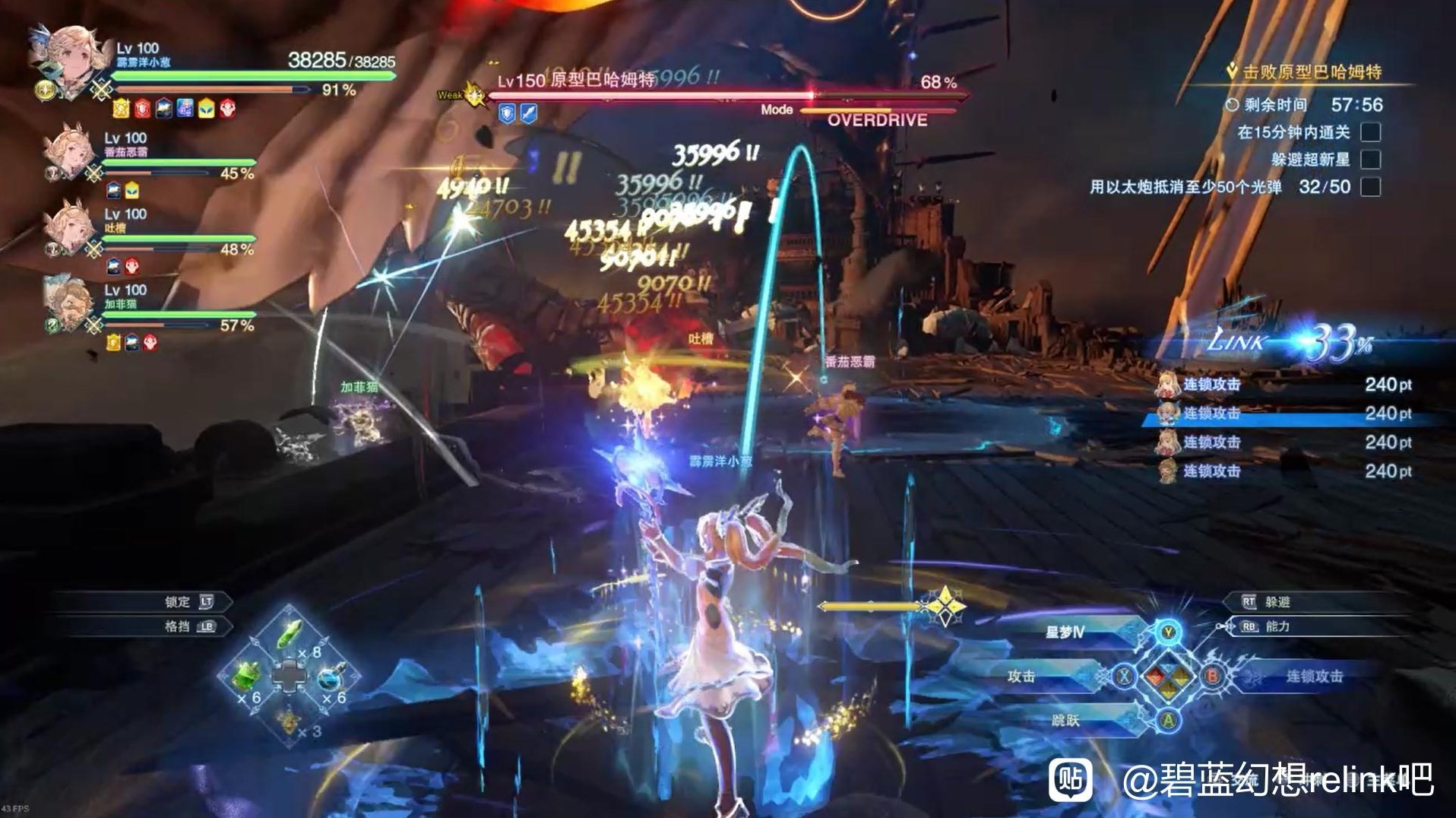Image resolution: width=1456 pixels, height=818 pixels.
Task: Select the bottom item slot with 3 left
Action: pyautogui.click(x=290, y=719)
